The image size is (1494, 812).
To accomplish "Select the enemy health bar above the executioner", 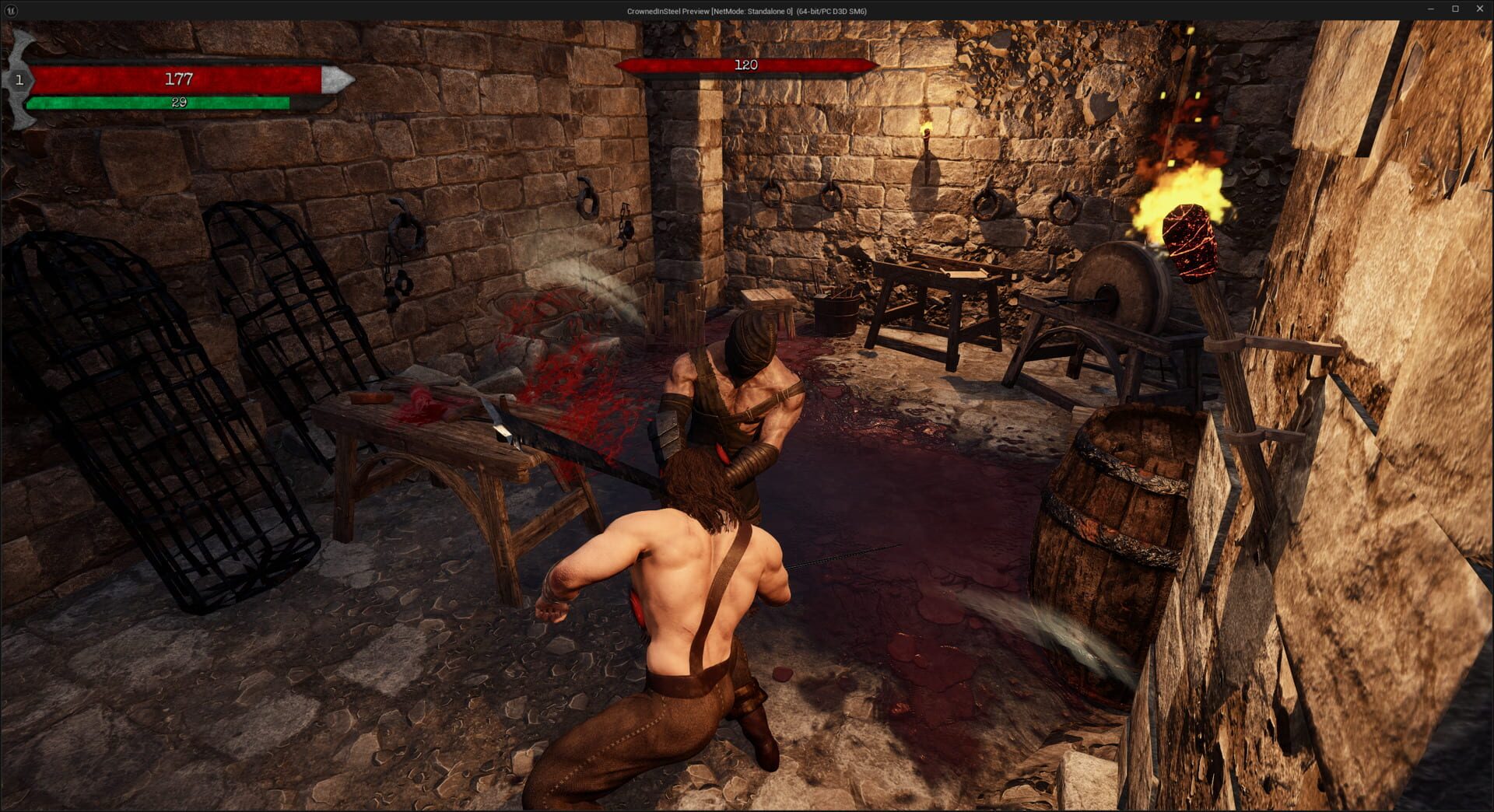I will pos(745,65).
